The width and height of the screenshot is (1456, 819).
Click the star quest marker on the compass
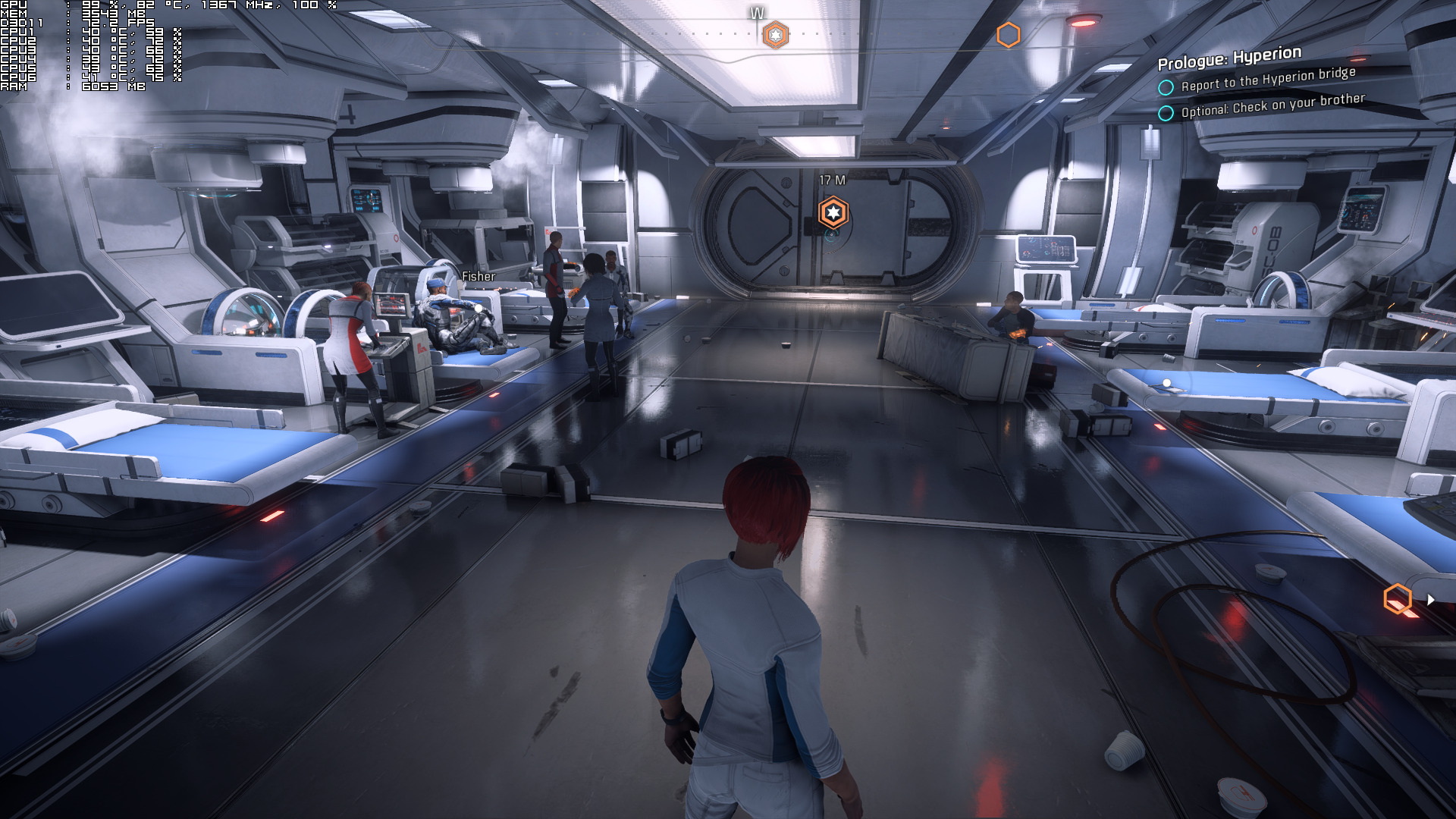coord(775,35)
